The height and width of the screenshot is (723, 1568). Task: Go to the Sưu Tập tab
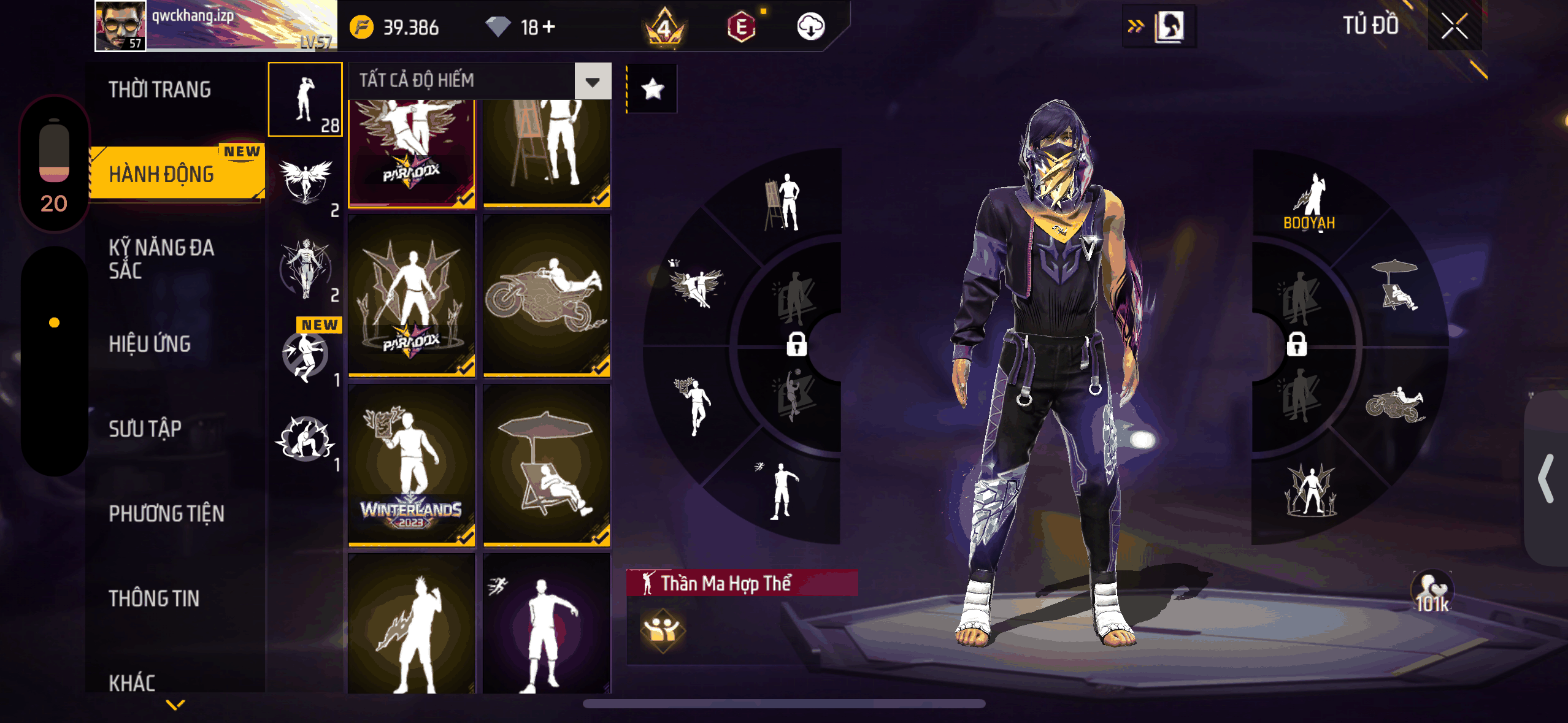145,429
